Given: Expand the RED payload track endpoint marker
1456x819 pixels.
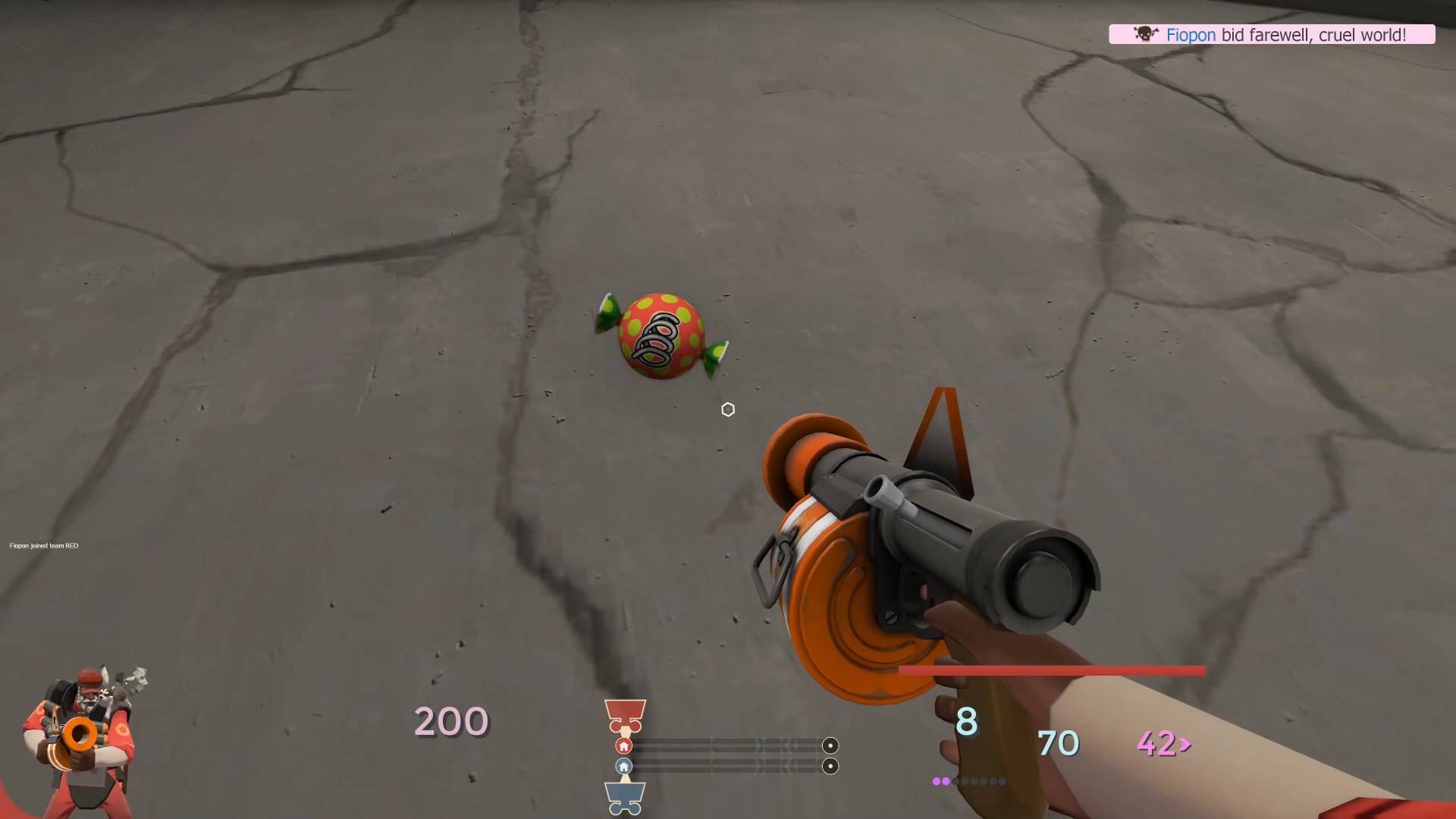Looking at the screenshot, I should 830,747.
